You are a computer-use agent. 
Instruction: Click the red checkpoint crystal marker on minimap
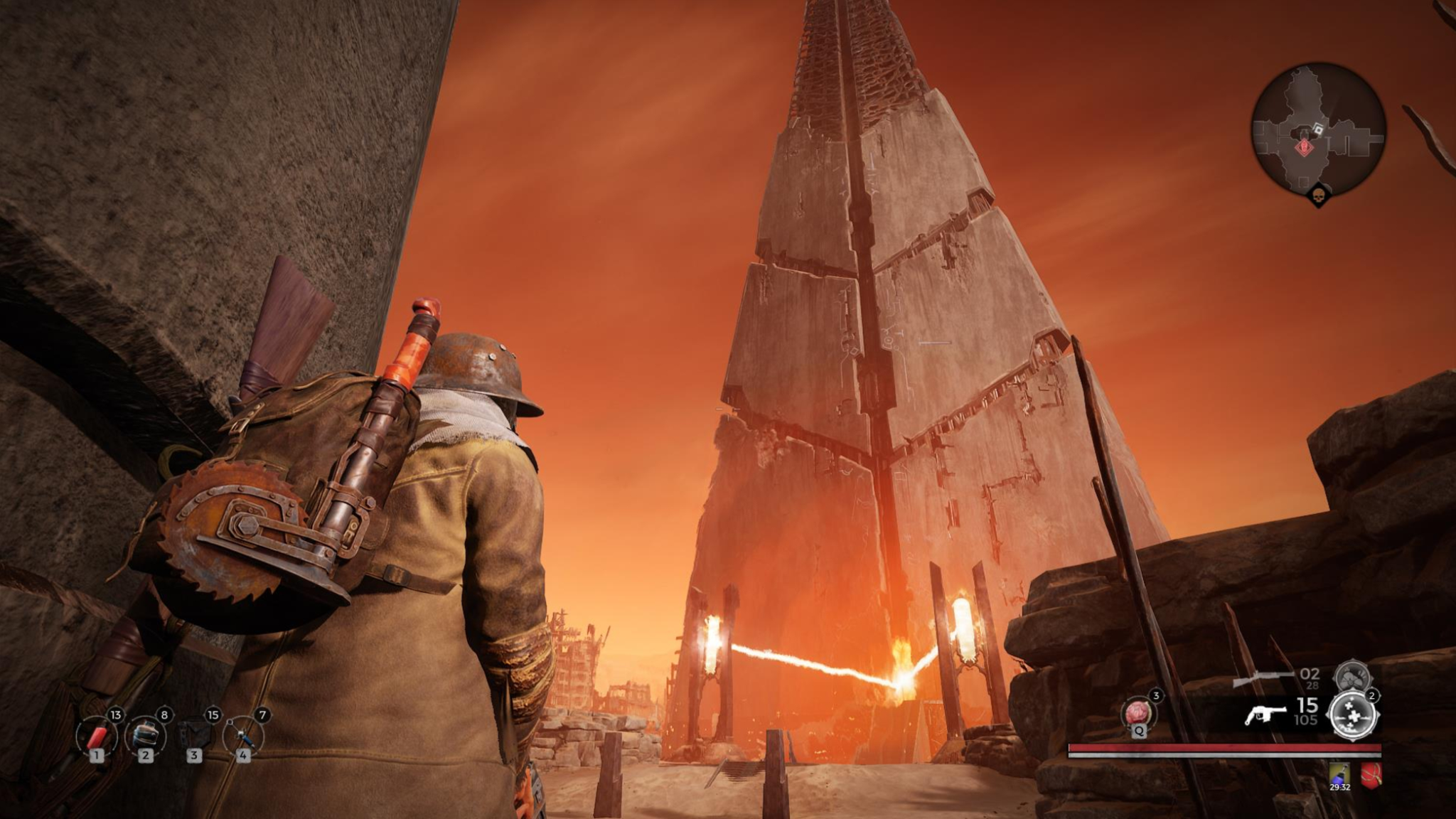[1304, 147]
